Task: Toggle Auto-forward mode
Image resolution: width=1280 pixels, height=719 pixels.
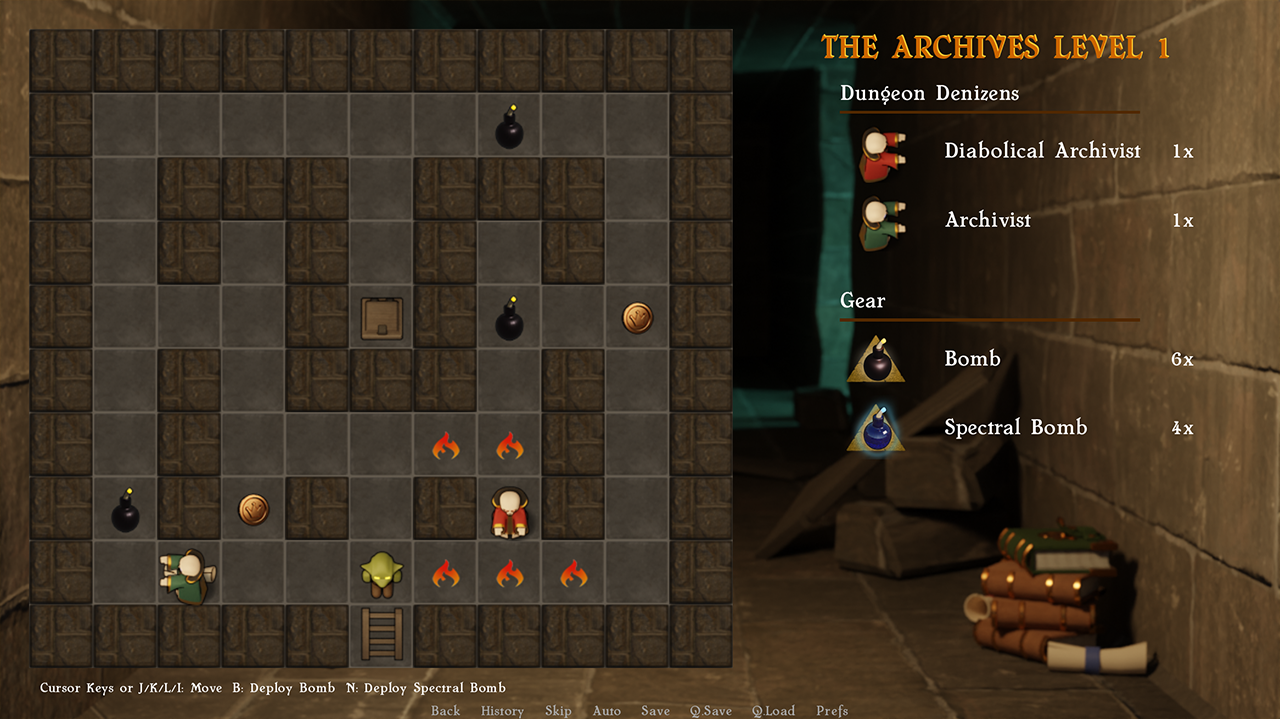Action: [606, 711]
